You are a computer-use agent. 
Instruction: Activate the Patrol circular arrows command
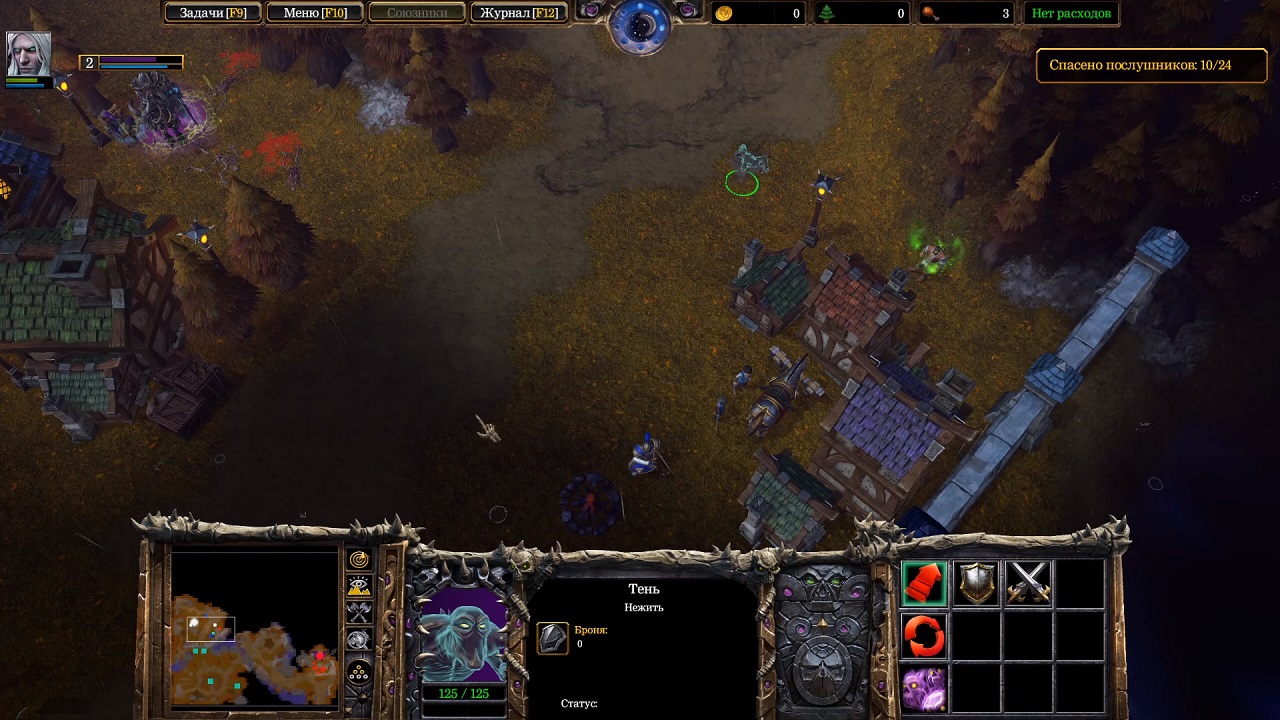click(924, 636)
